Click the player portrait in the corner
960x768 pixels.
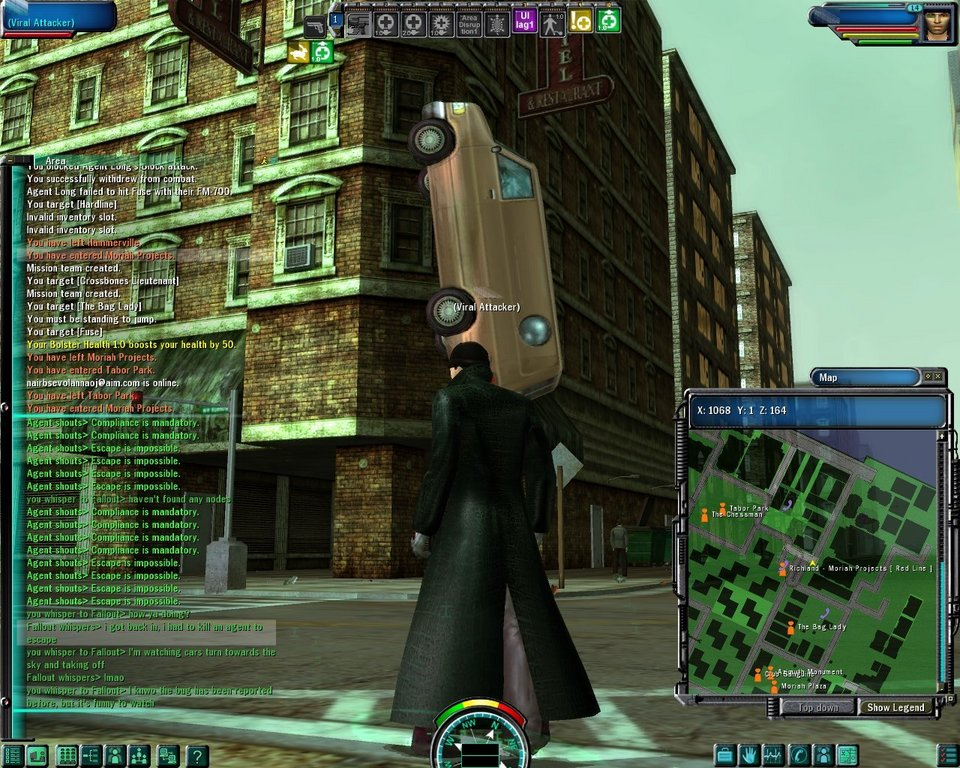(x=937, y=24)
